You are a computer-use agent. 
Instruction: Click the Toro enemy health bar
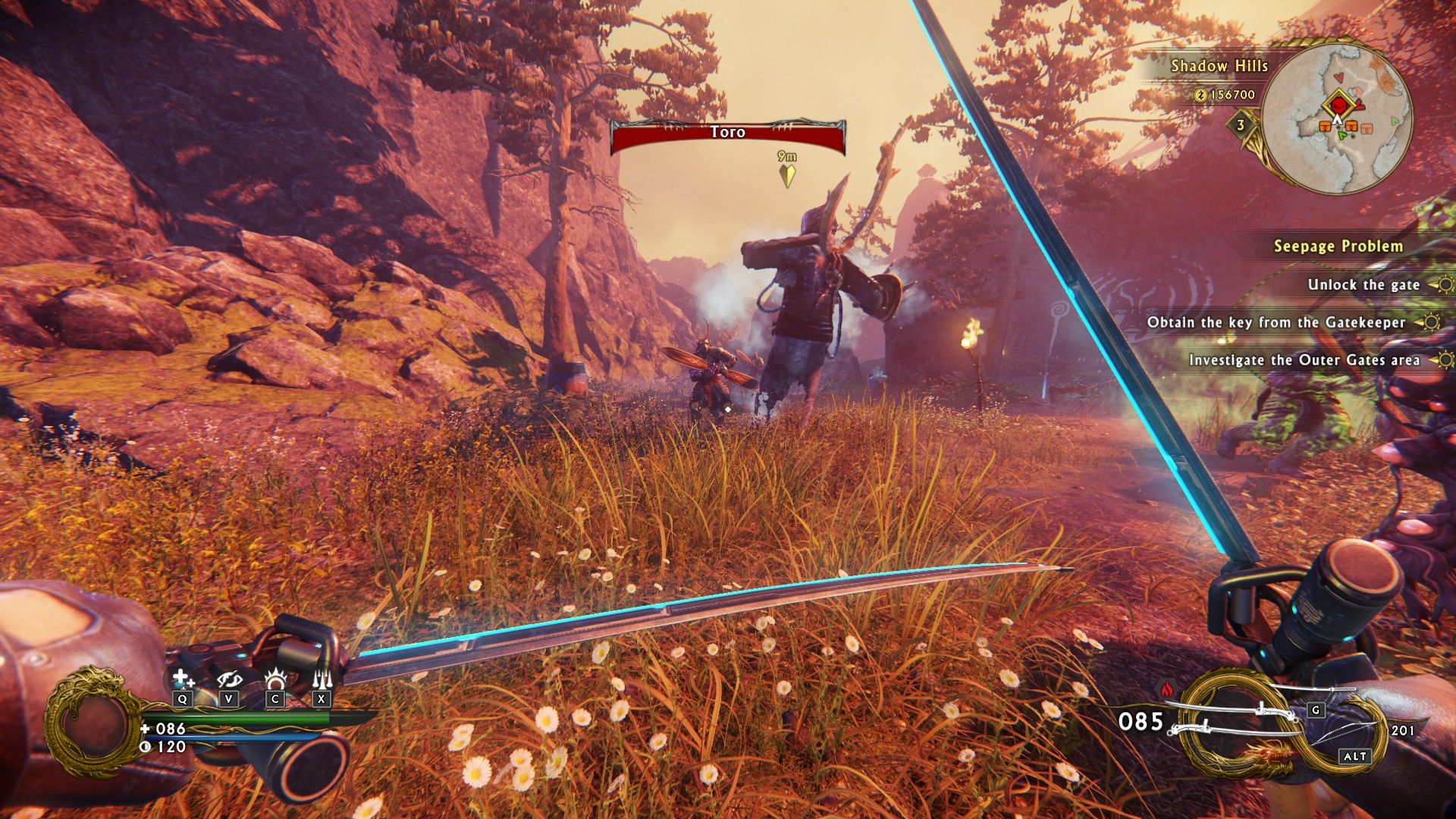[727, 136]
